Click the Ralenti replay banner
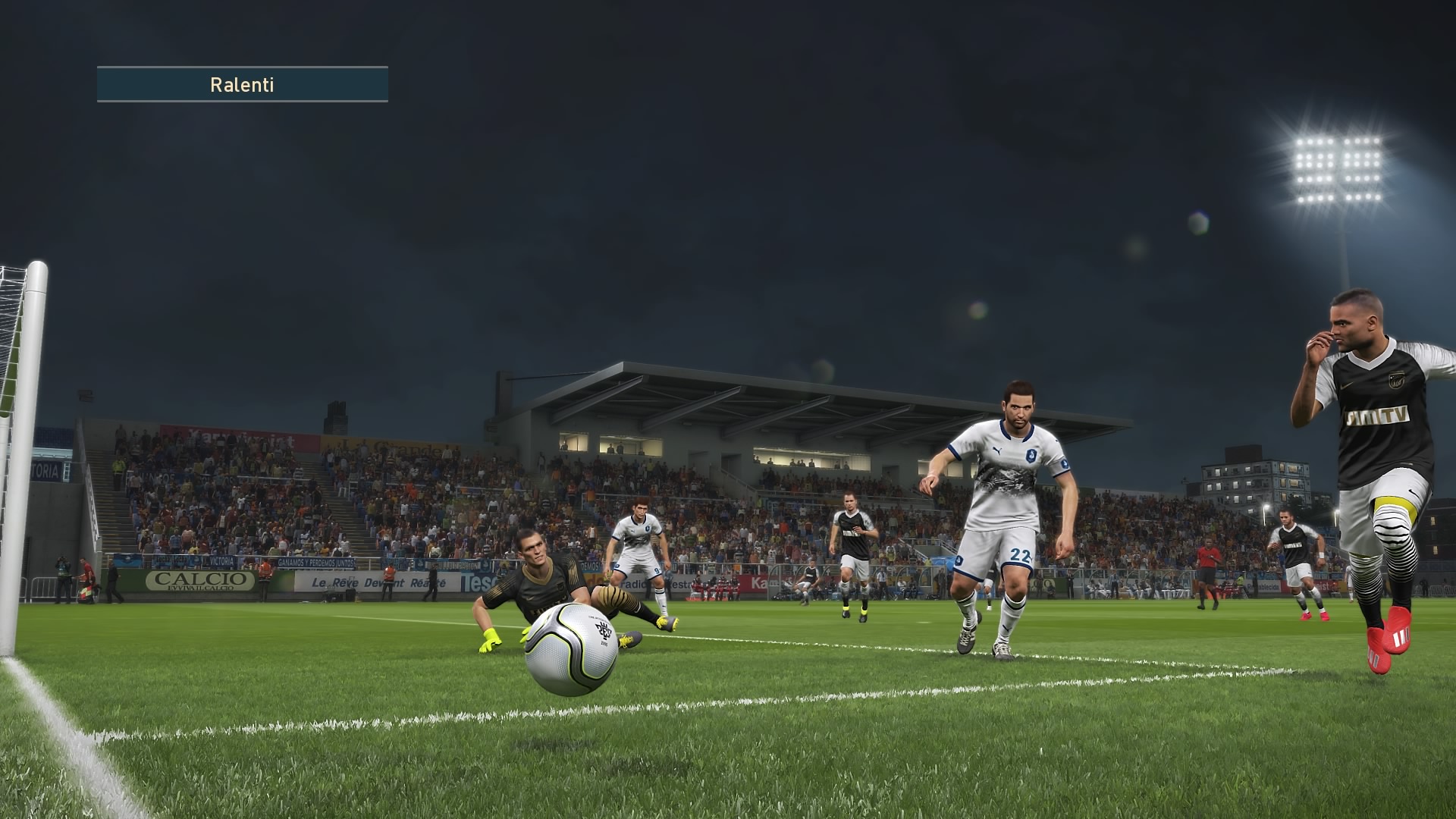1456x819 pixels. (x=242, y=84)
